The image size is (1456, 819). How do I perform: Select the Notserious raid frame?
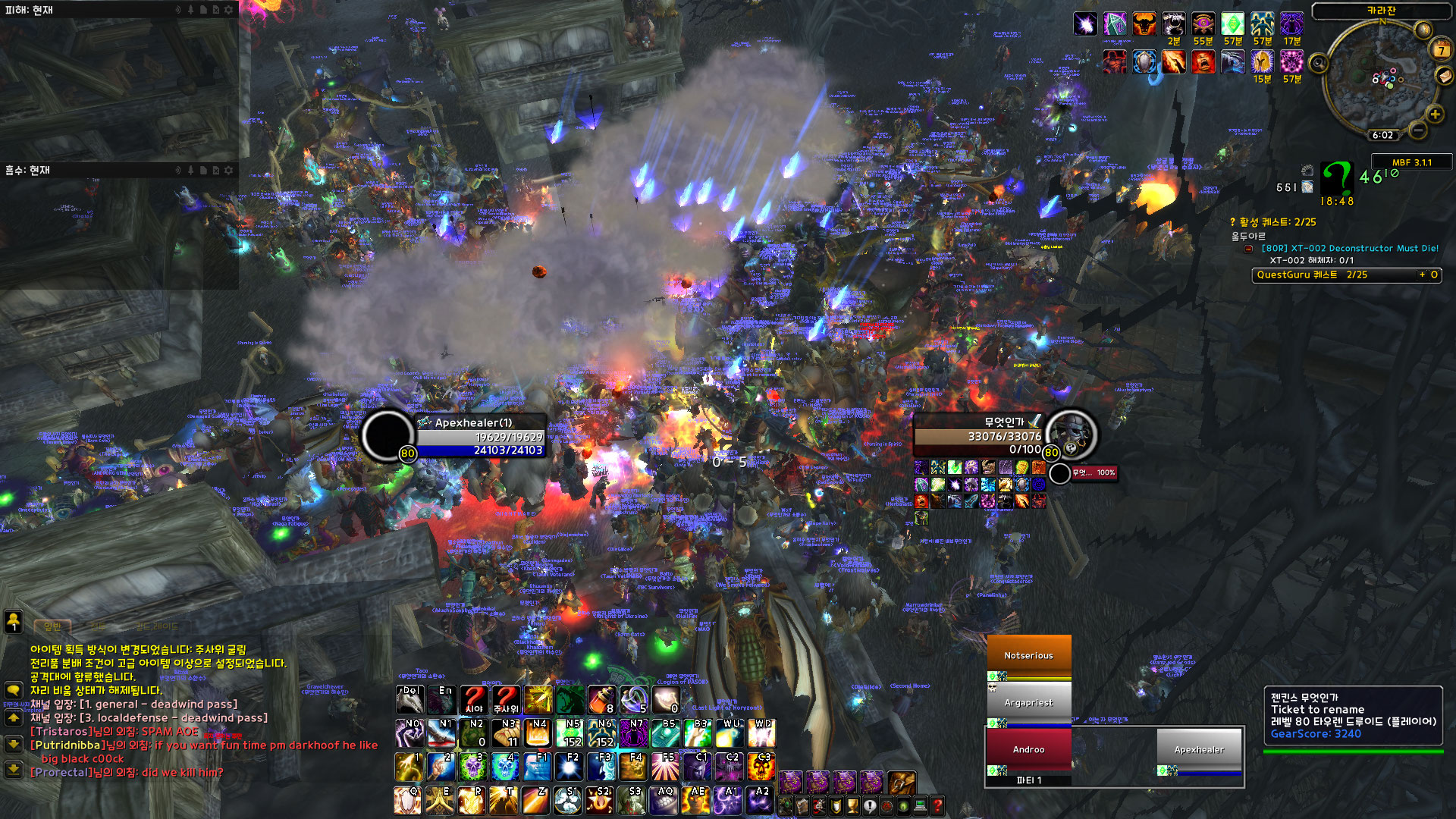[1028, 655]
